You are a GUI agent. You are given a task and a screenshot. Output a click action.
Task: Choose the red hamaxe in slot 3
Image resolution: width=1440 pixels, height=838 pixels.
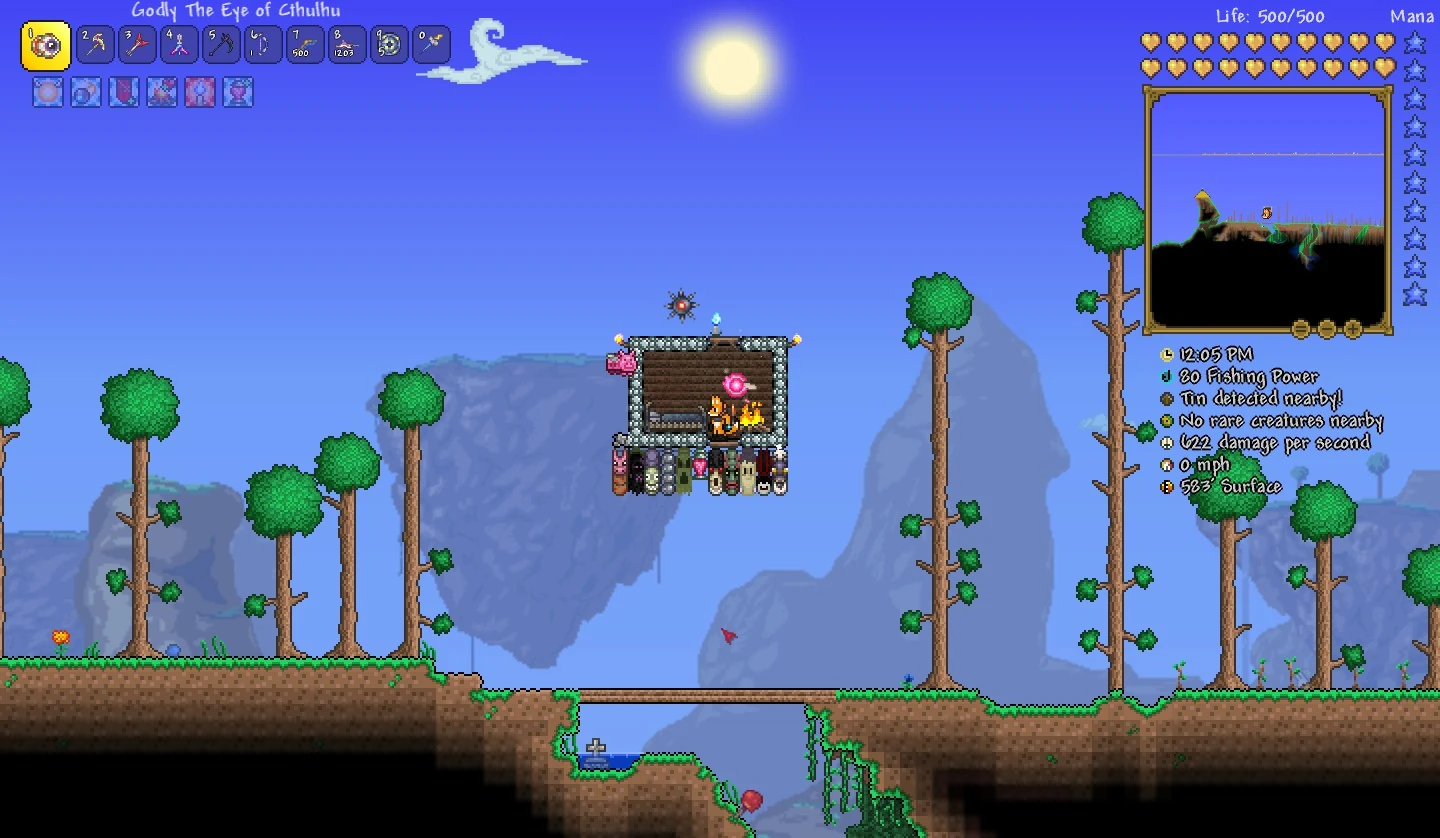point(138,45)
